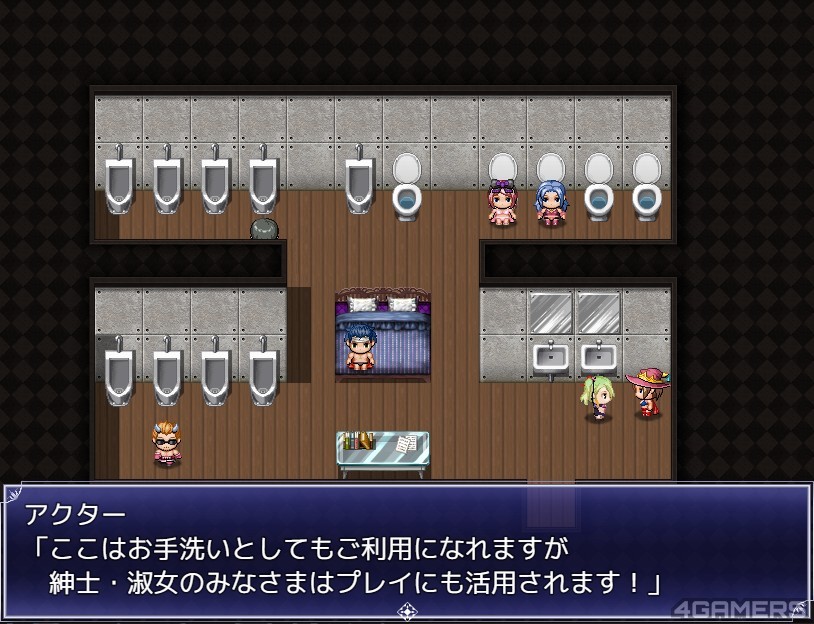Screen dimensions: 814x624
Task: Click the dialogue continue arrow indicator
Action: pyautogui.click(x=407, y=609)
